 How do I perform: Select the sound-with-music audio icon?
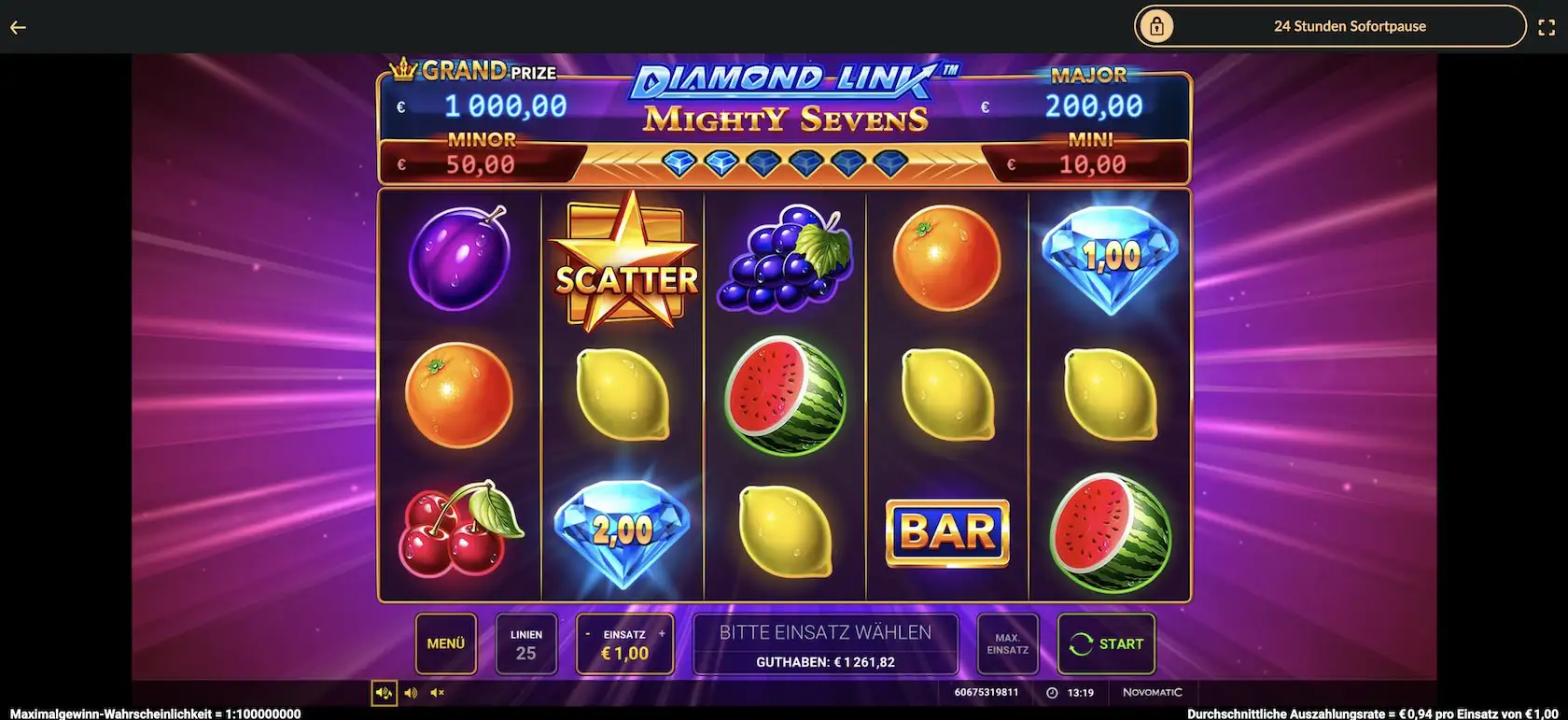point(383,692)
